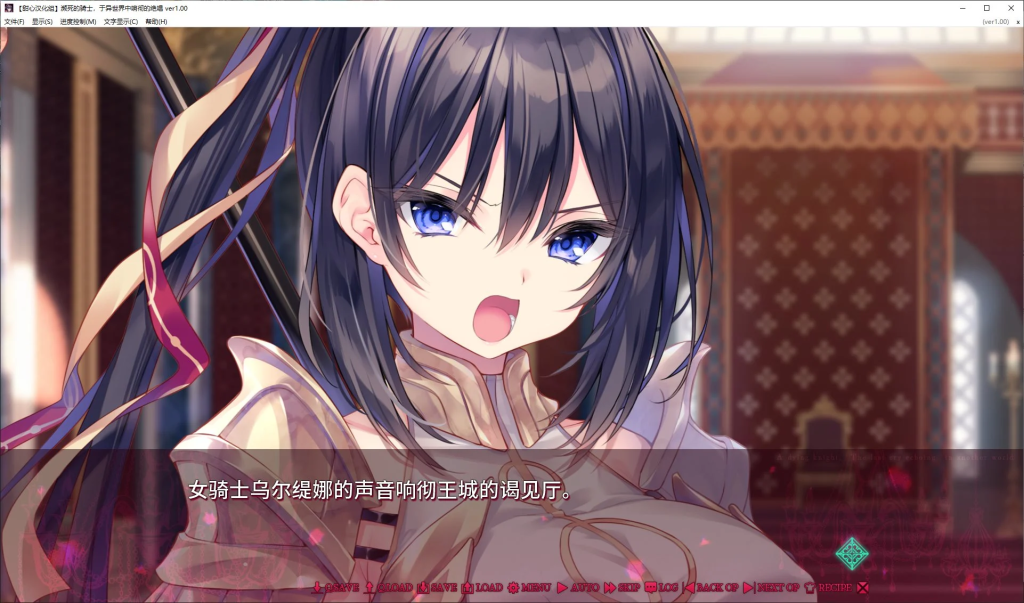Open the LOAD screen
The height and width of the screenshot is (603, 1024).
(x=482, y=588)
